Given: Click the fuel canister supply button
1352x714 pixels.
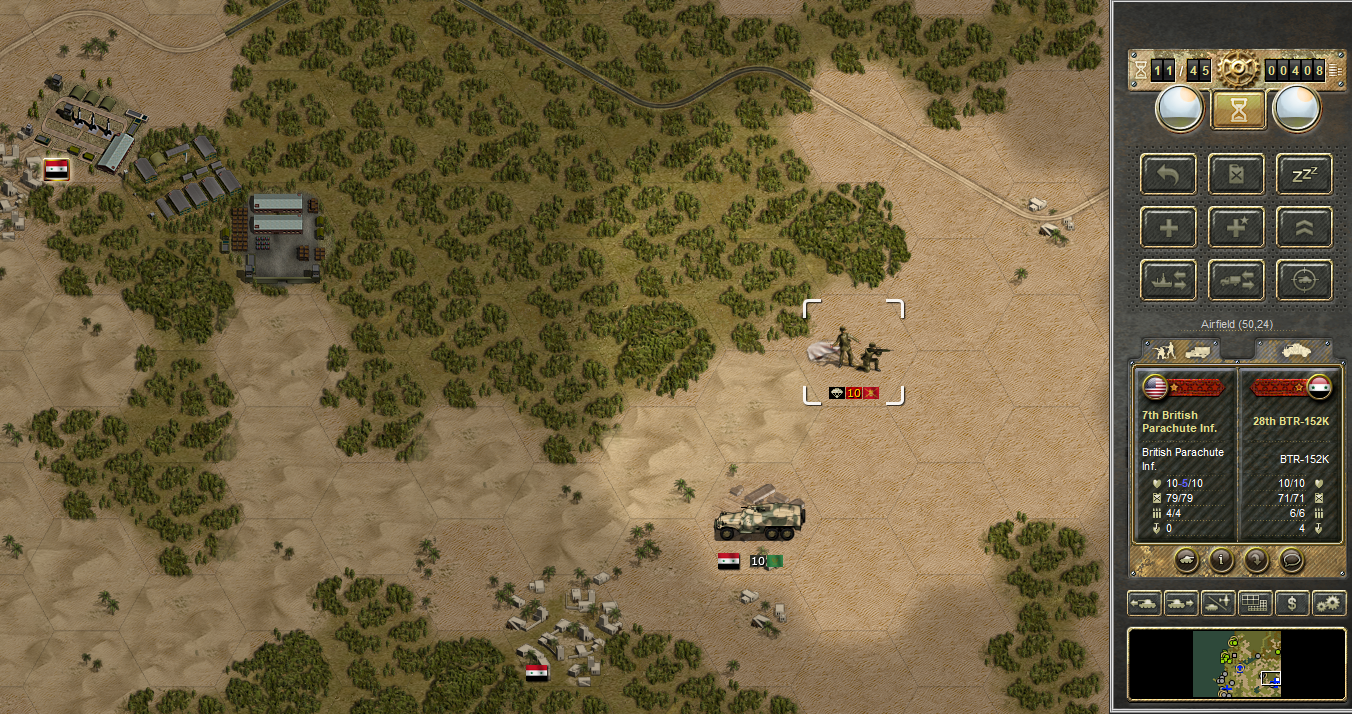Looking at the screenshot, I should point(1236,174).
